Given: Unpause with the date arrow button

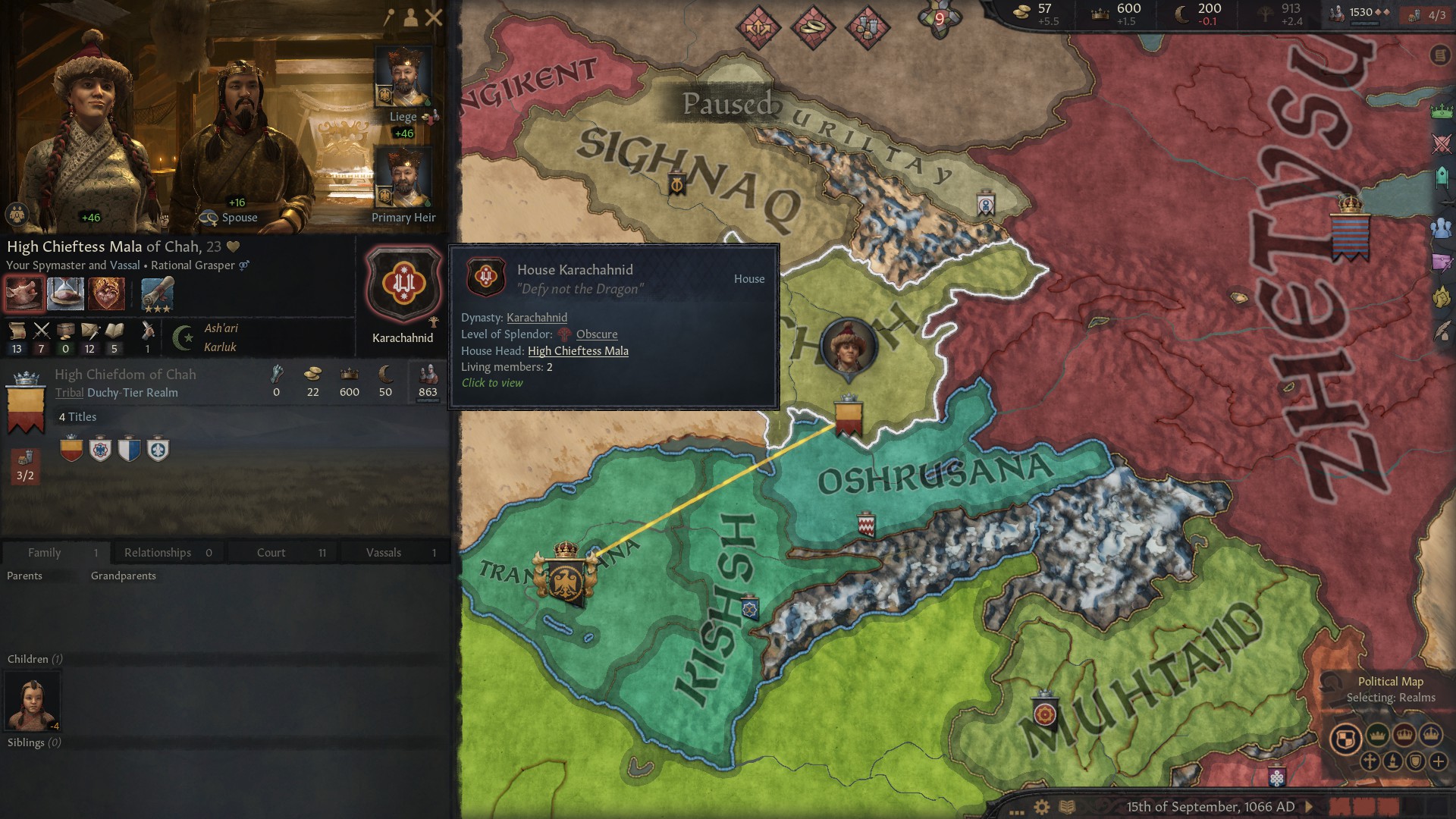Looking at the screenshot, I should coord(1309,807).
